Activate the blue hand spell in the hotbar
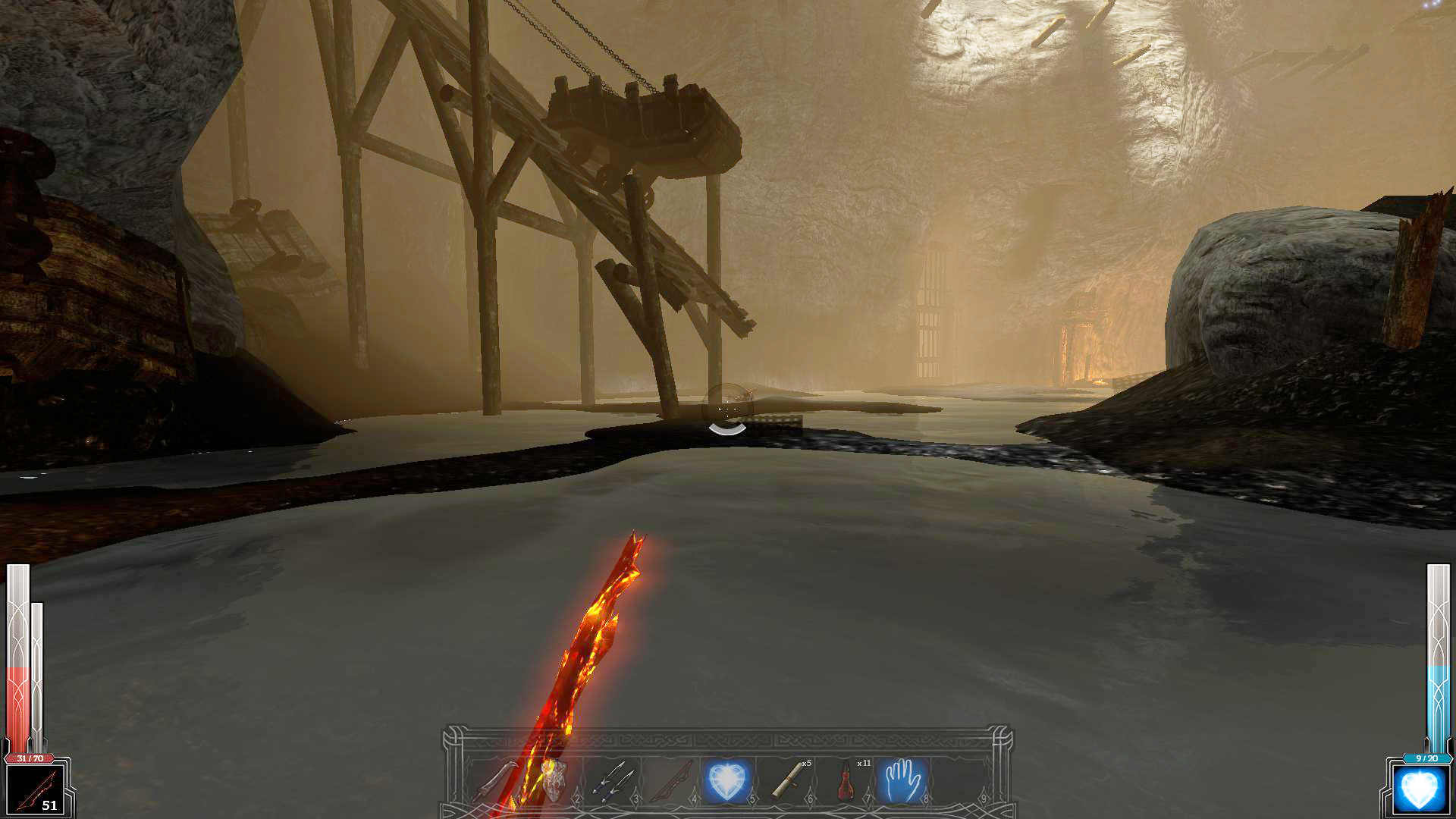Screen dimensions: 1456x819 (902, 781)
